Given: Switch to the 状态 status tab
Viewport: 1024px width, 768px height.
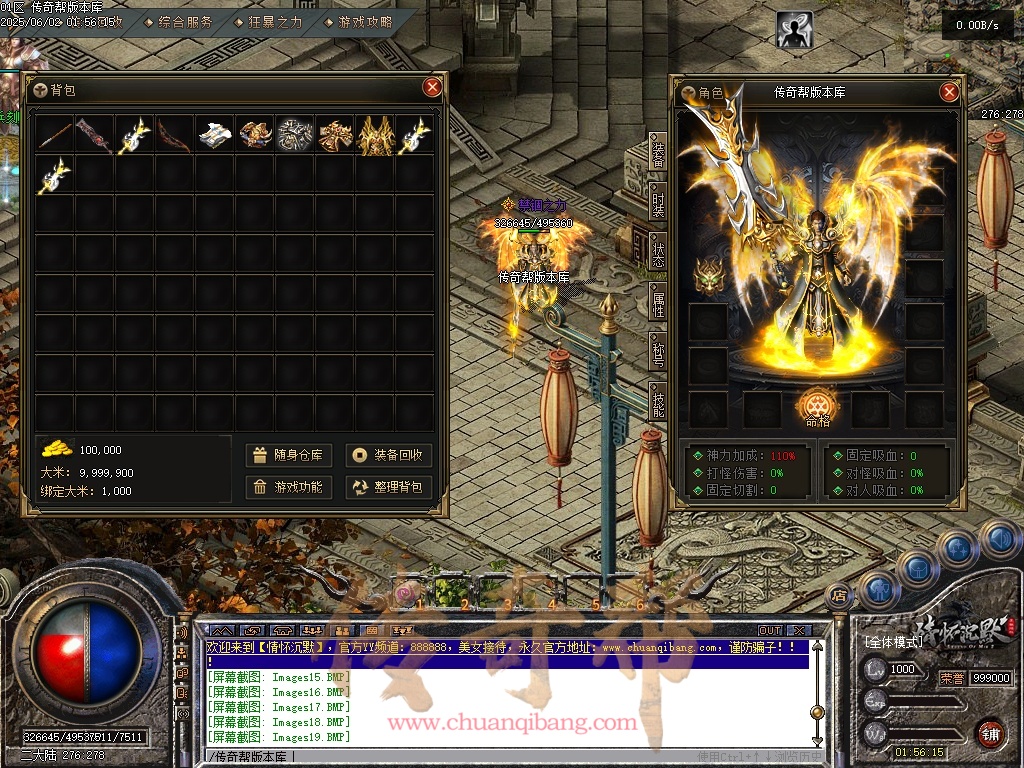Looking at the screenshot, I should click(658, 253).
